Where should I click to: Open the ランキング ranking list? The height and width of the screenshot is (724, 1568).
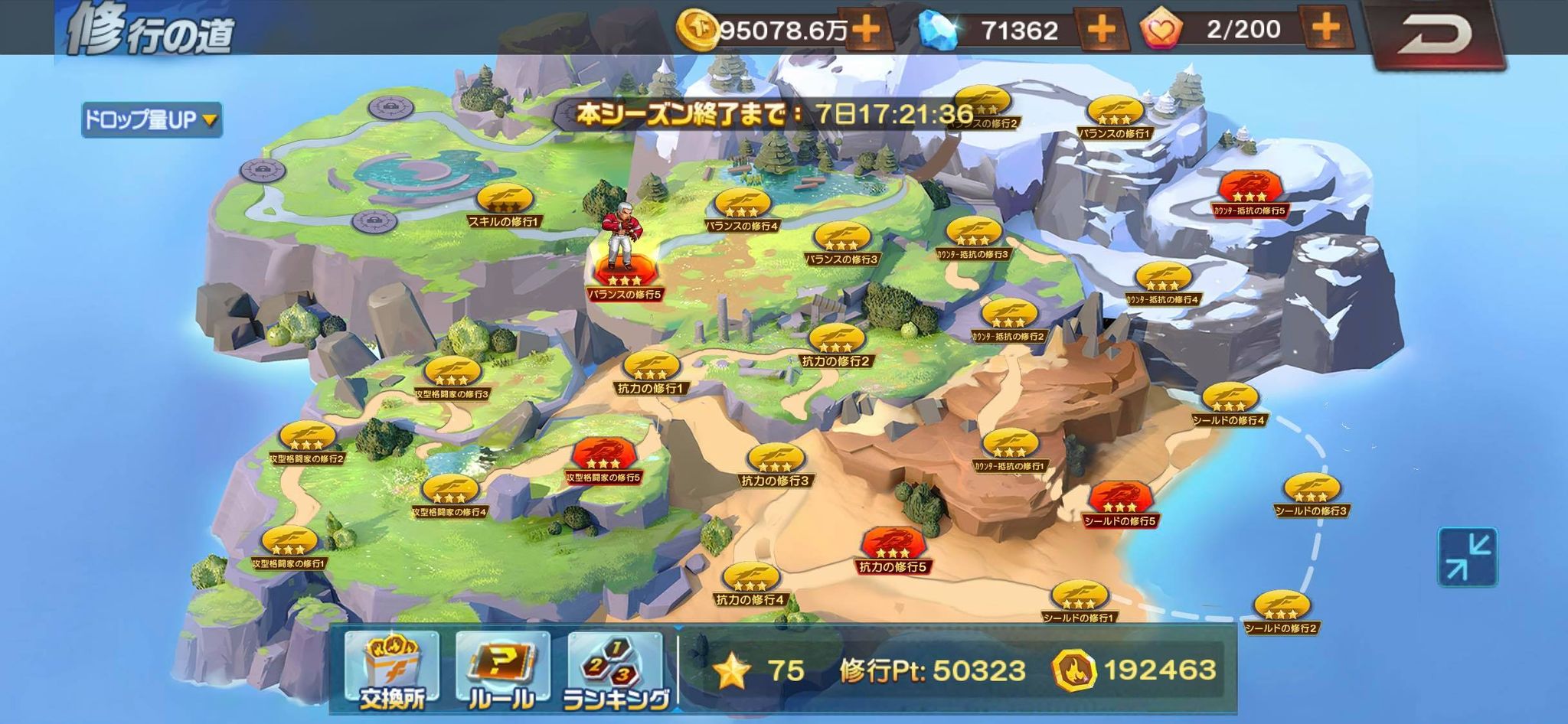615,670
